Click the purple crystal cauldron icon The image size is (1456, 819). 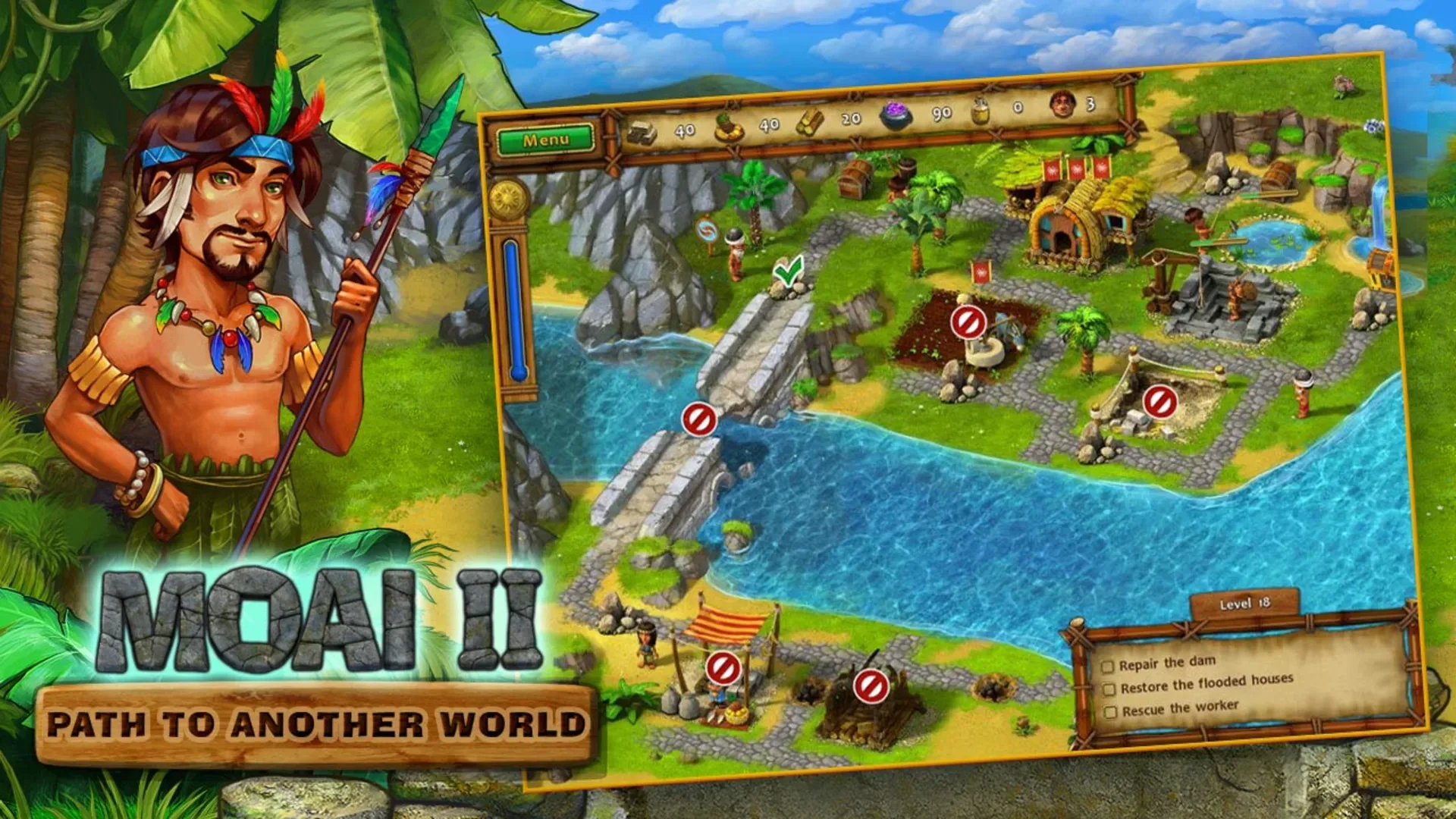pyautogui.click(x=896, y=115)
